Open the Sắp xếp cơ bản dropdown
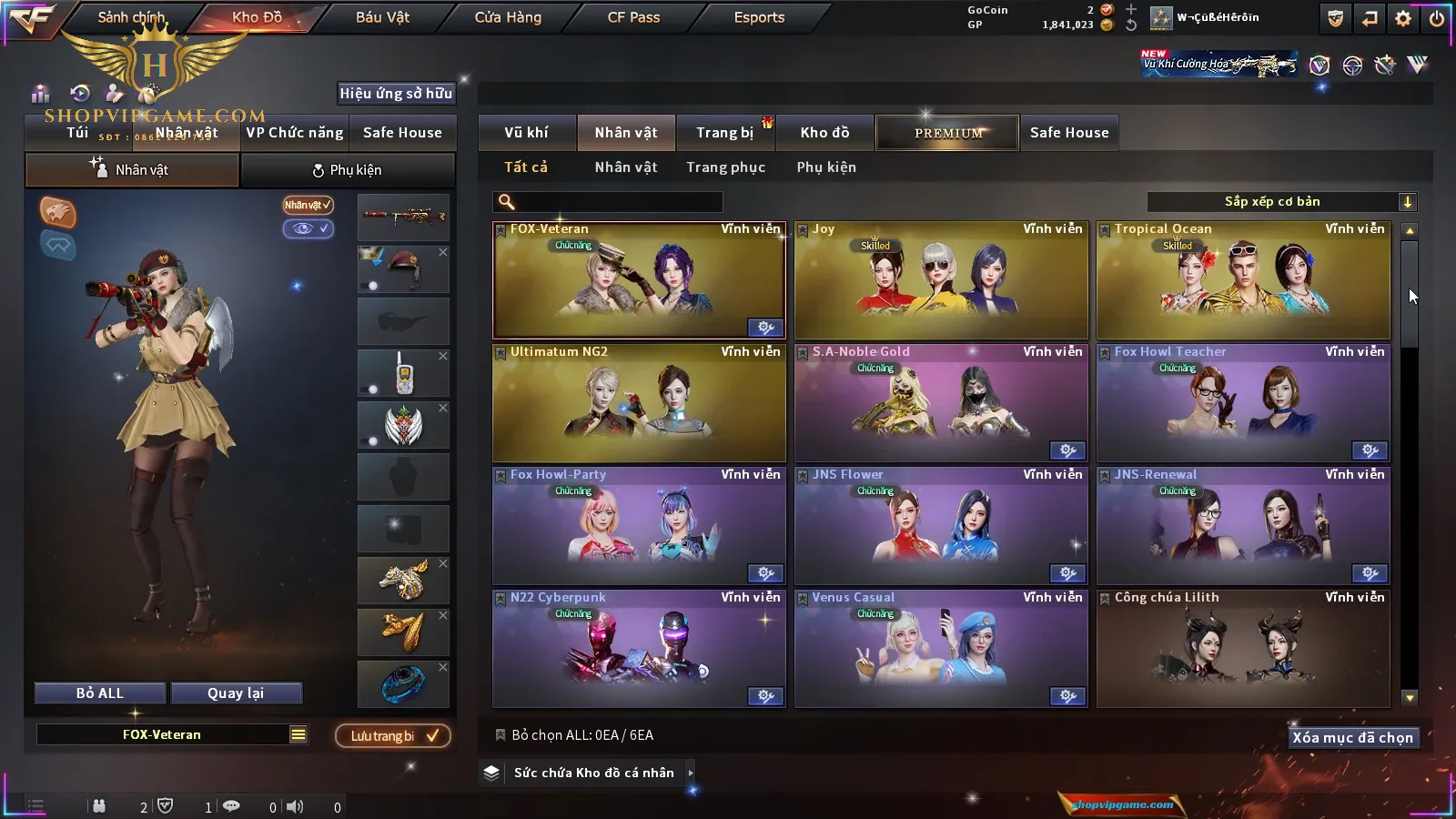1456x819 pixels. pos(1281,202)
